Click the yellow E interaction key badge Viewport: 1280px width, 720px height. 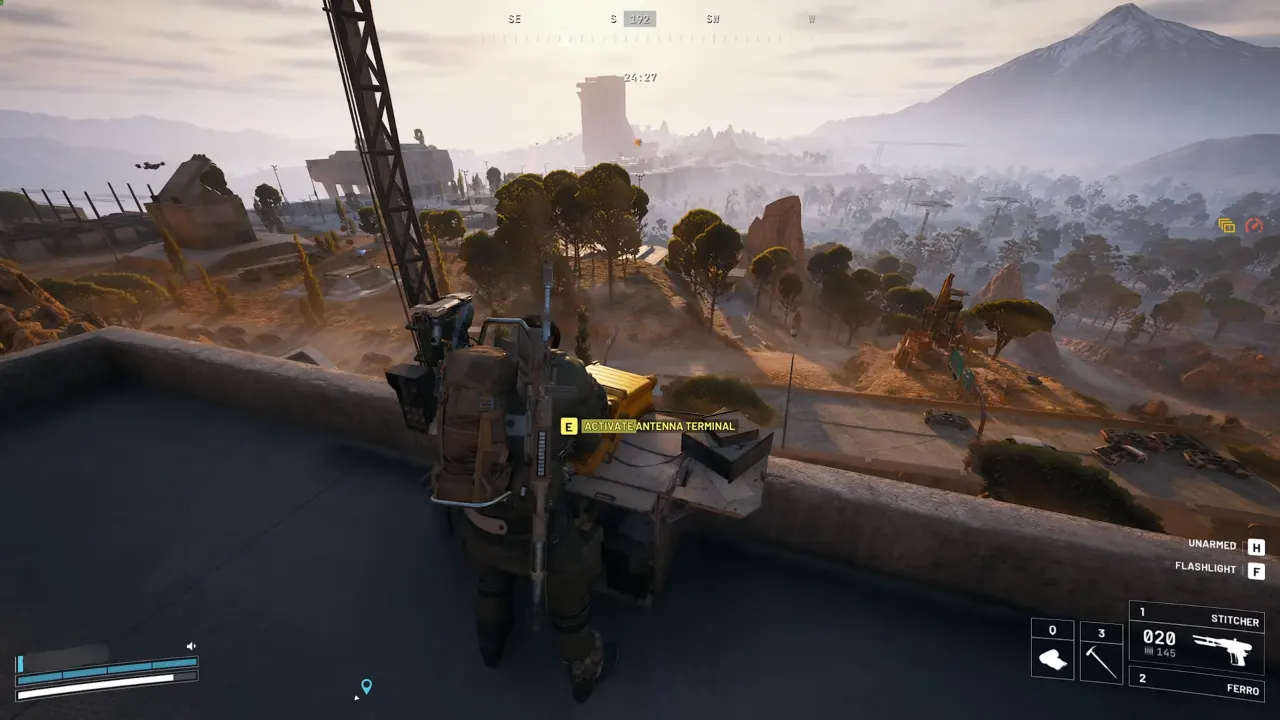[568, 426]
